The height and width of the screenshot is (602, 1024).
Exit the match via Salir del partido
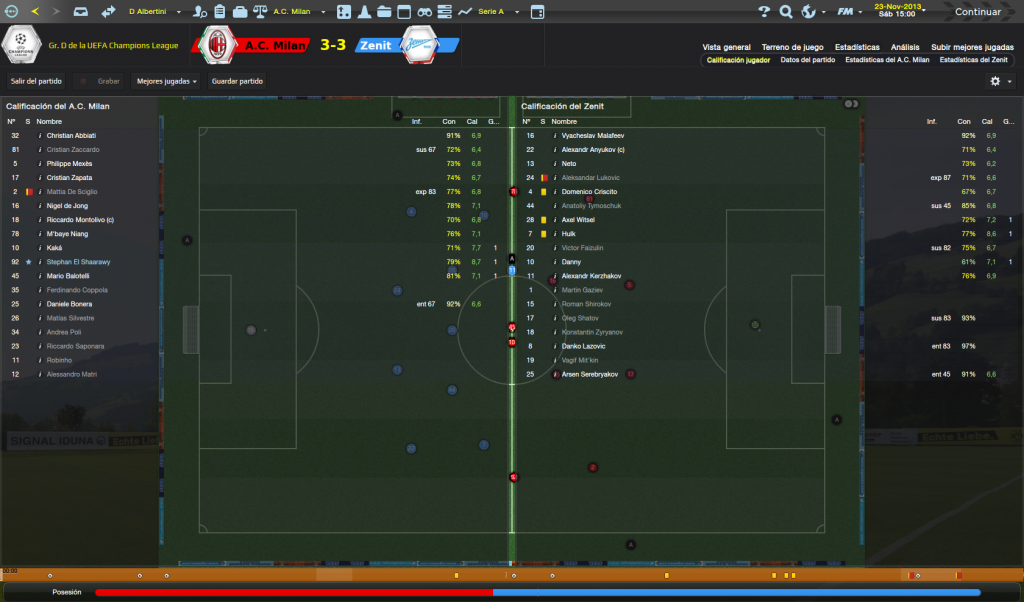tap(38, 81)
